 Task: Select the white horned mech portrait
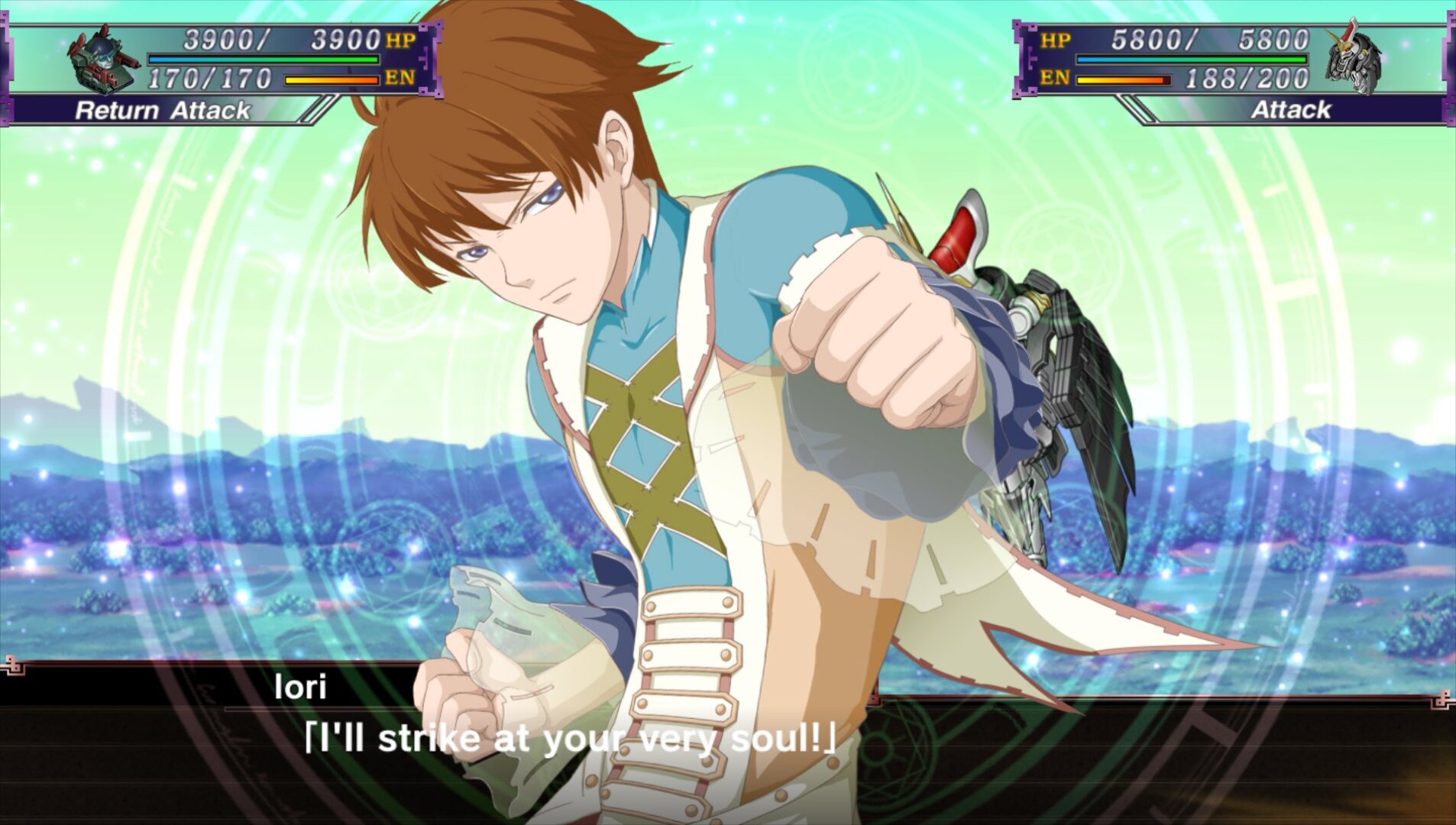click(1353, 59)
